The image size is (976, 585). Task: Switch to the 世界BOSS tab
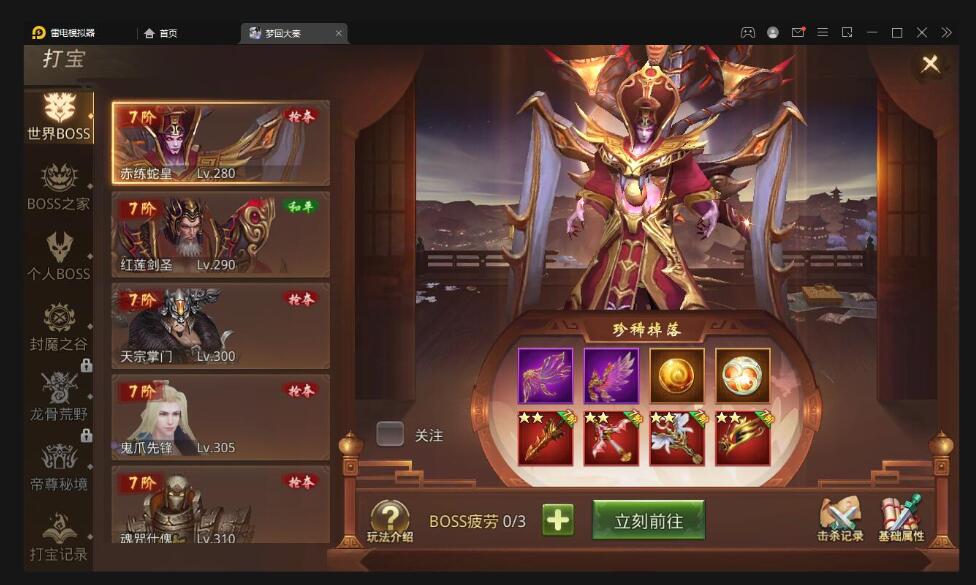[x=58, y=116]
